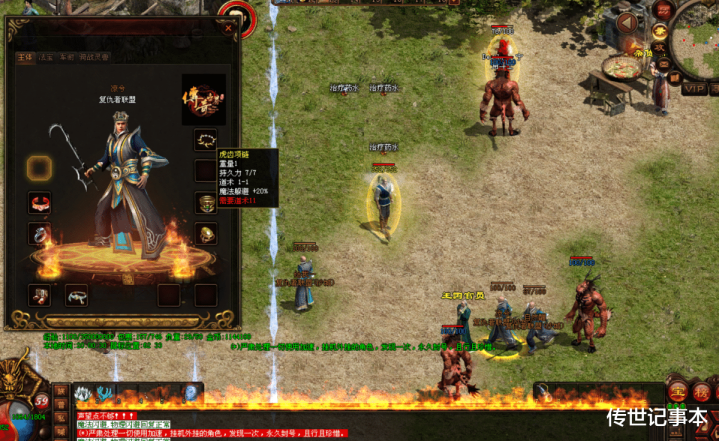Select the tiger tooth necklace slot
This screenshot has width=719, height=441.
(x=206, y=139)
